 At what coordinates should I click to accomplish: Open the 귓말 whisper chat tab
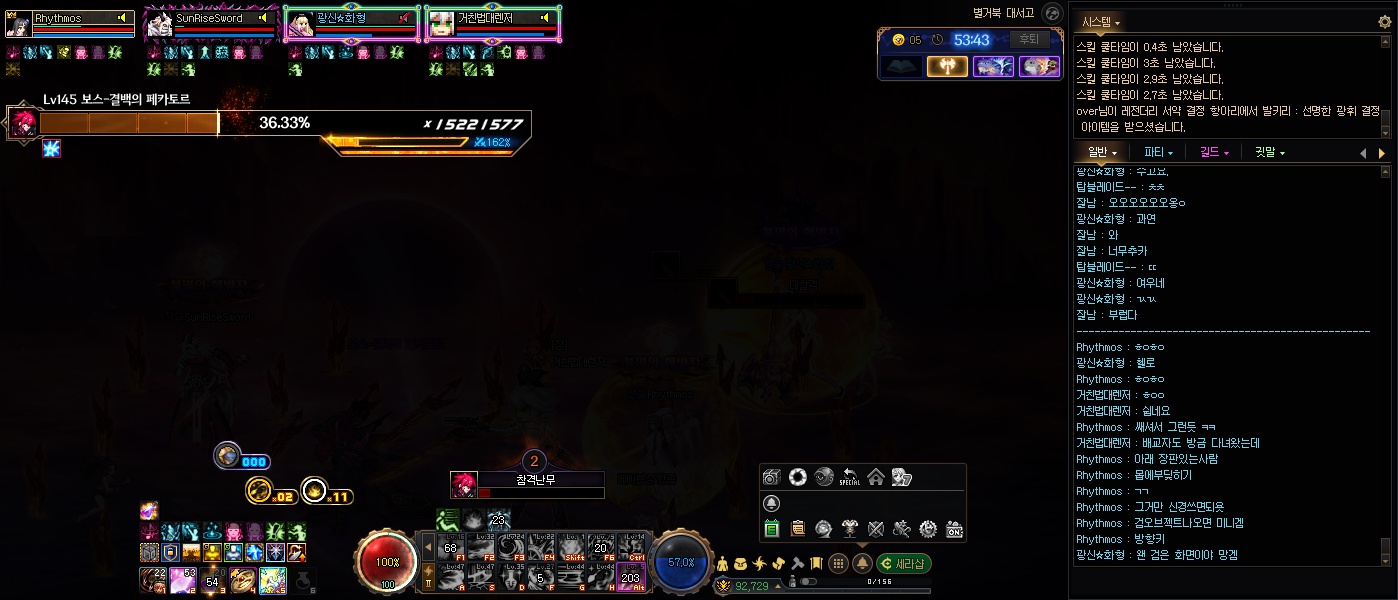pyautogui.click(x=1269, y=153)
